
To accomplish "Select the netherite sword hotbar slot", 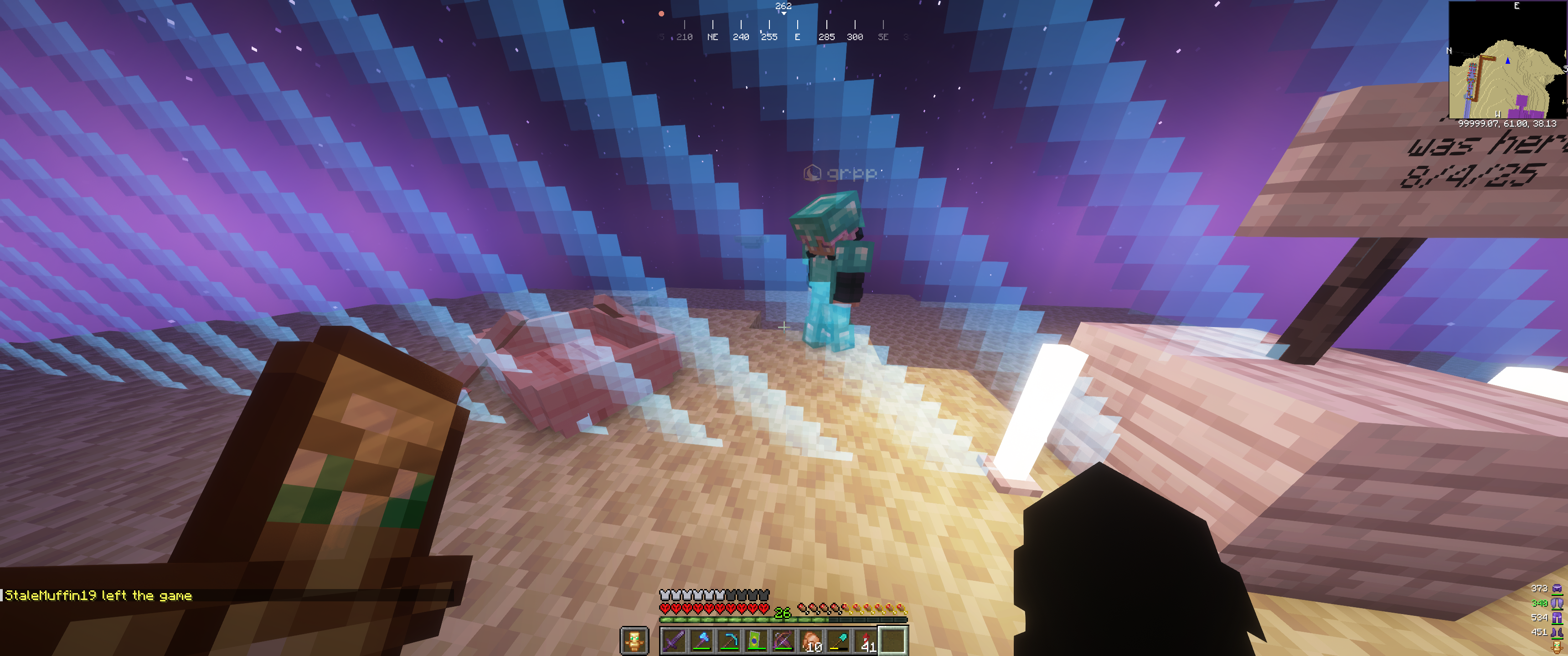I will pyautogui.click(x=674, y=641).
